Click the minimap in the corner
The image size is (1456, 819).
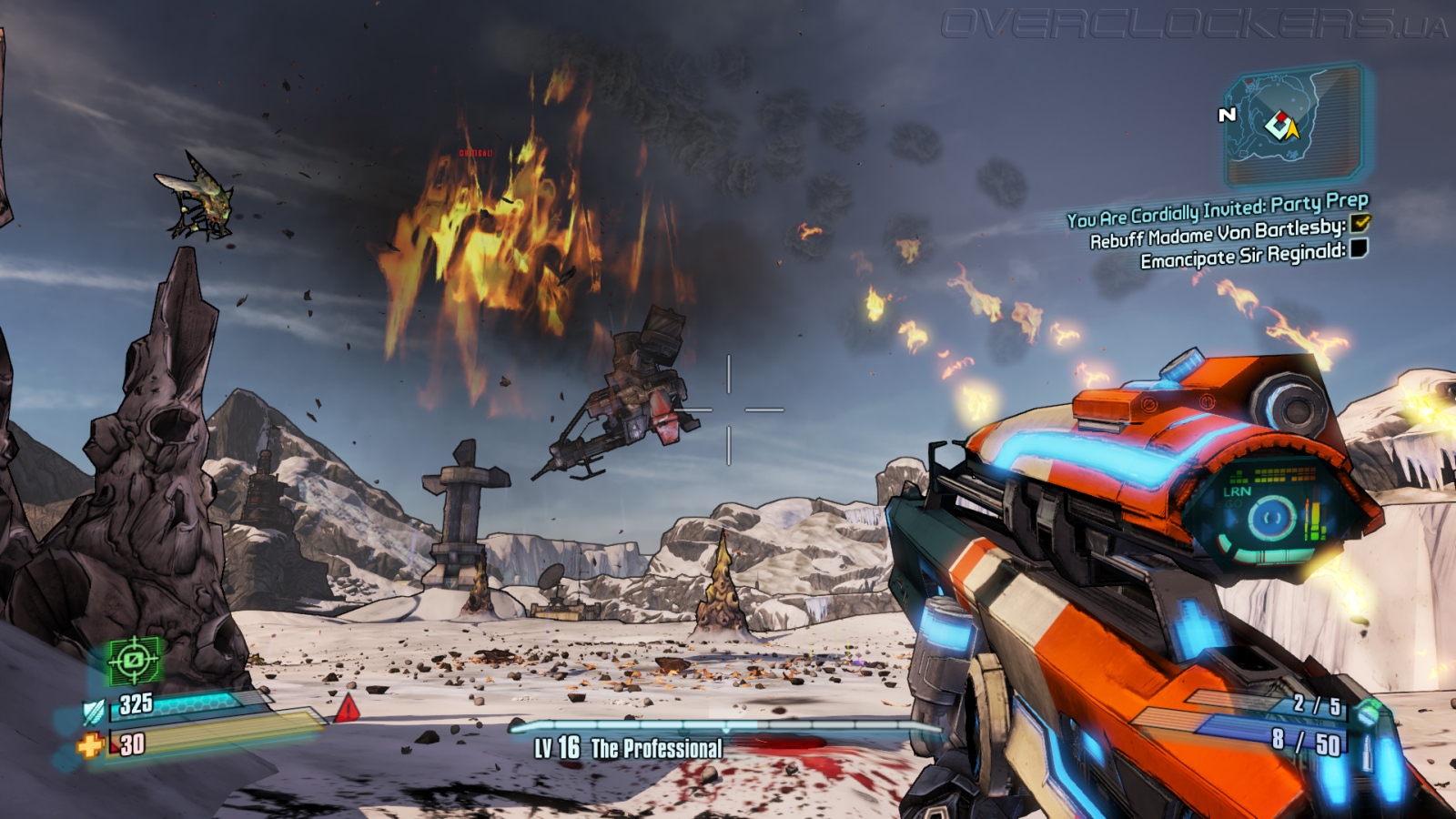tap(1293, 124)
